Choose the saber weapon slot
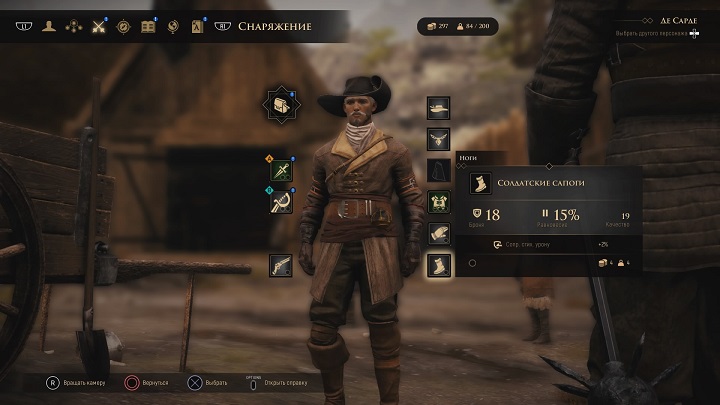 (281, 202)
